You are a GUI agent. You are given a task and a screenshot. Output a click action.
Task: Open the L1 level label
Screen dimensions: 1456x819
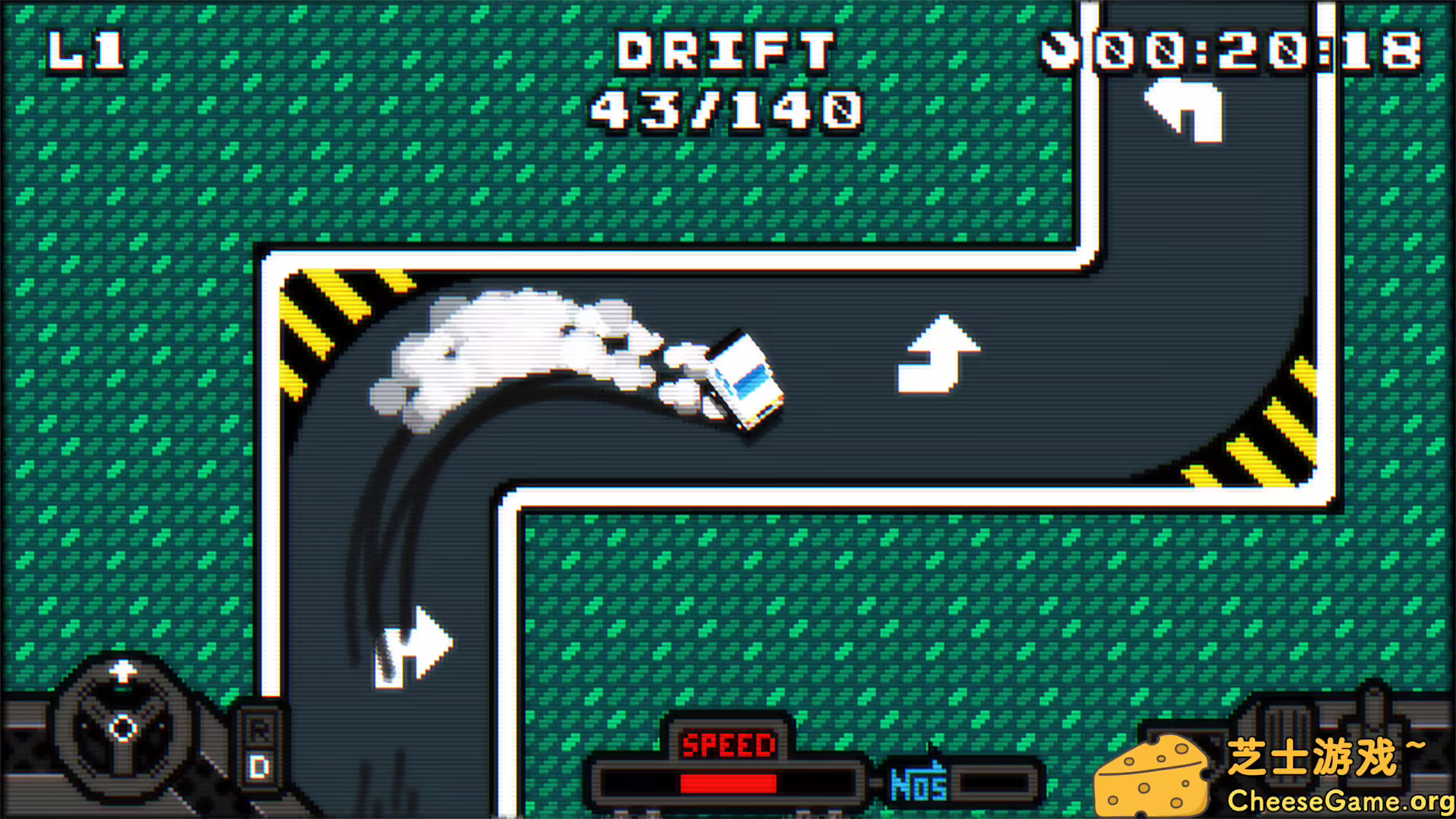86,53
